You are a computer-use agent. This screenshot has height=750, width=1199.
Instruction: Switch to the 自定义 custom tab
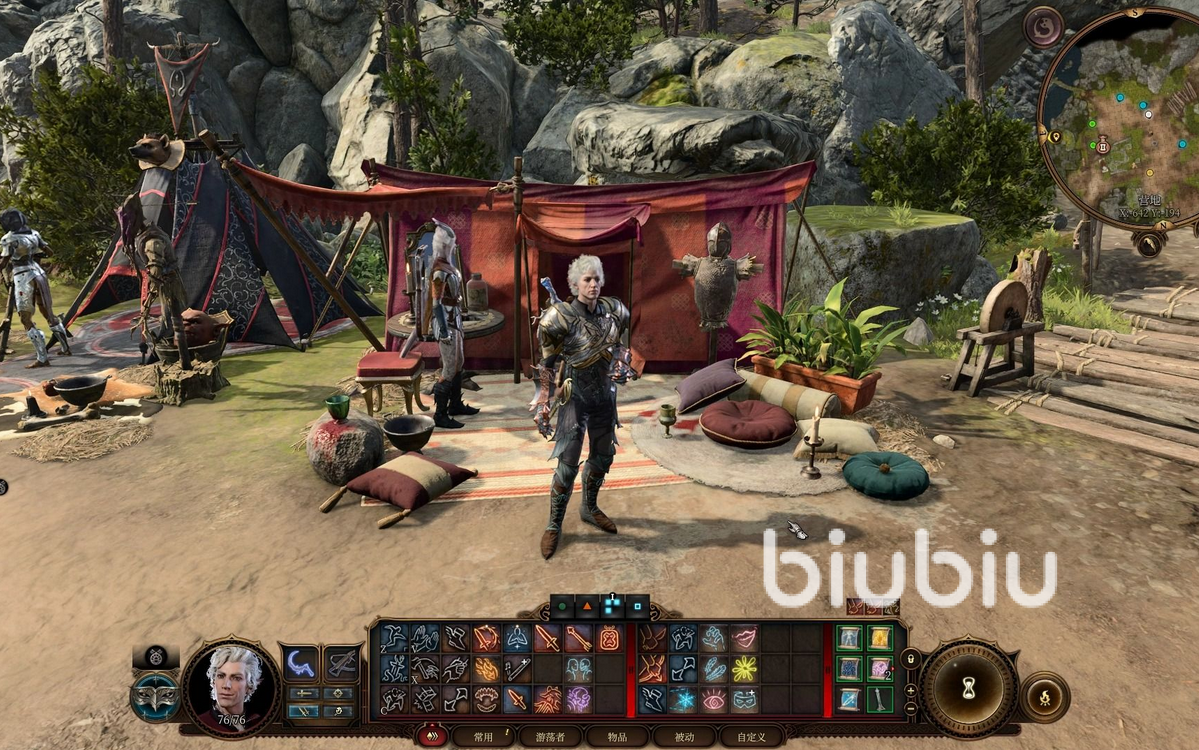point(751,737)
